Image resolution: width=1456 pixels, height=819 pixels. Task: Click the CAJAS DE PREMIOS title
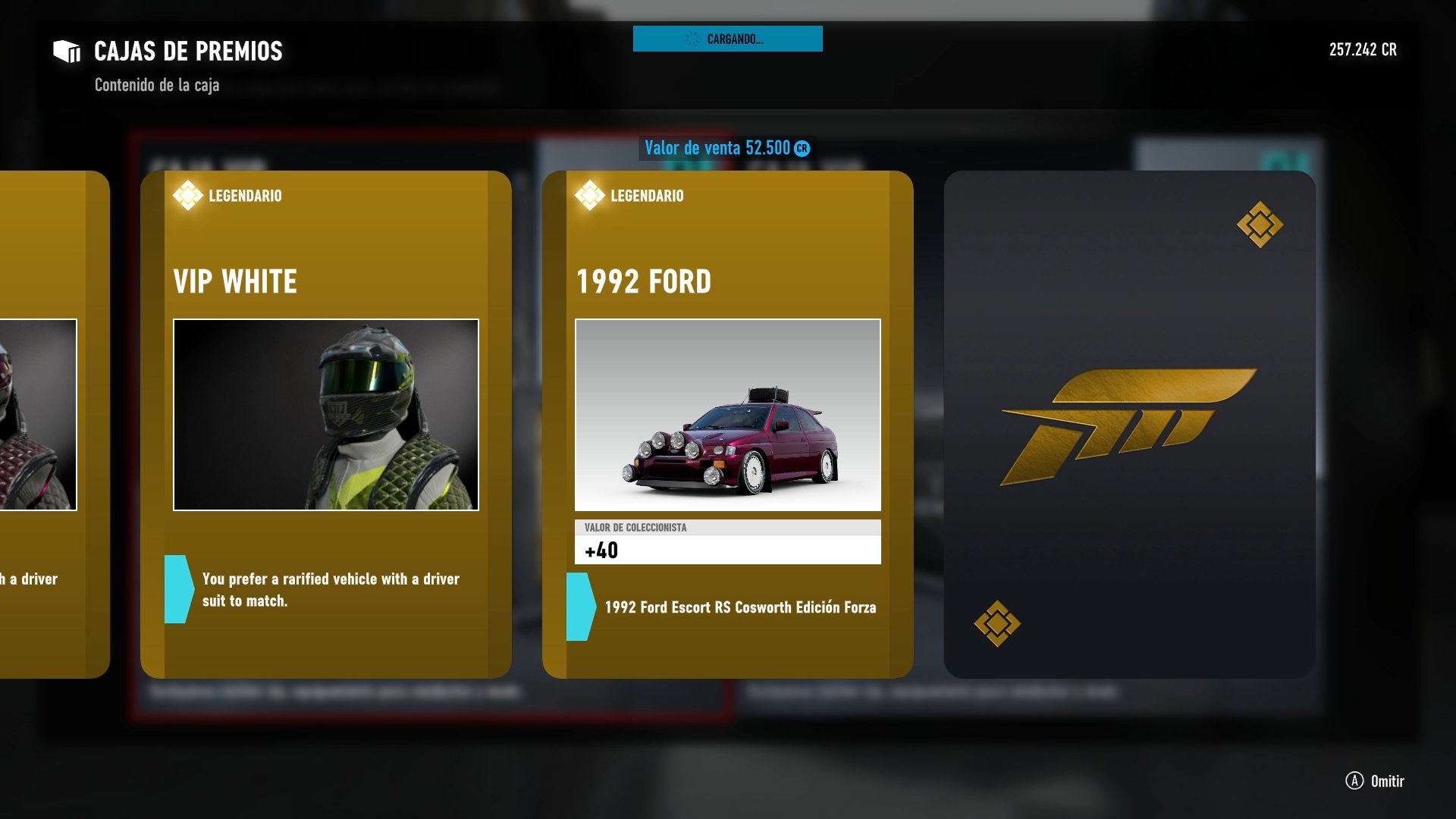point(187,52)
